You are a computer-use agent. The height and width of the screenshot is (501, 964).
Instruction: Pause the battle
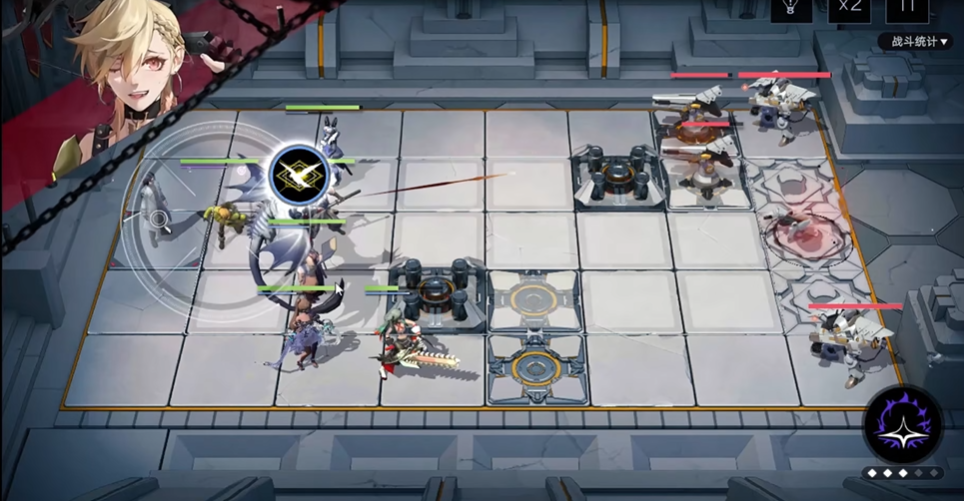[x=907, y=8]
